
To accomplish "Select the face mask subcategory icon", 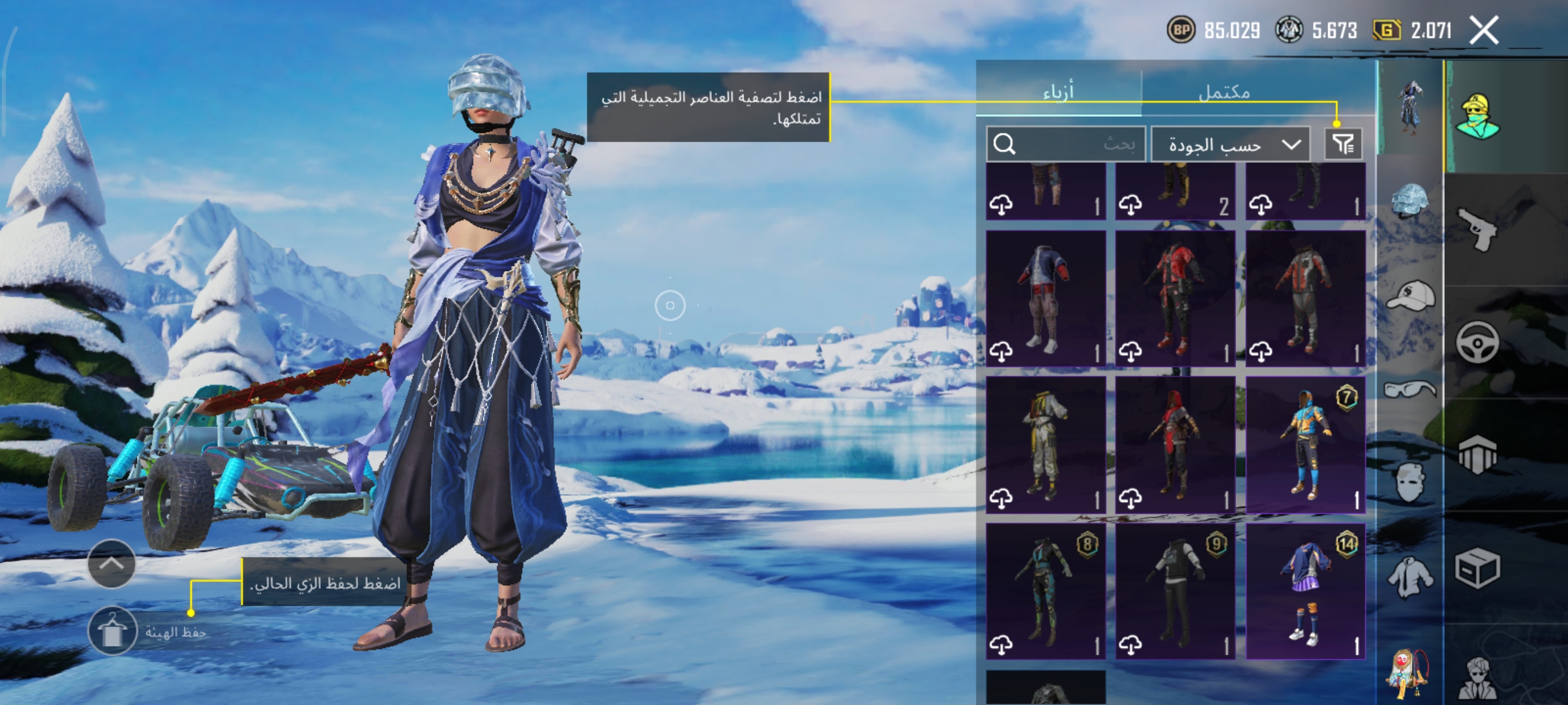I will pyautogui.click(x=1410, y=482).
